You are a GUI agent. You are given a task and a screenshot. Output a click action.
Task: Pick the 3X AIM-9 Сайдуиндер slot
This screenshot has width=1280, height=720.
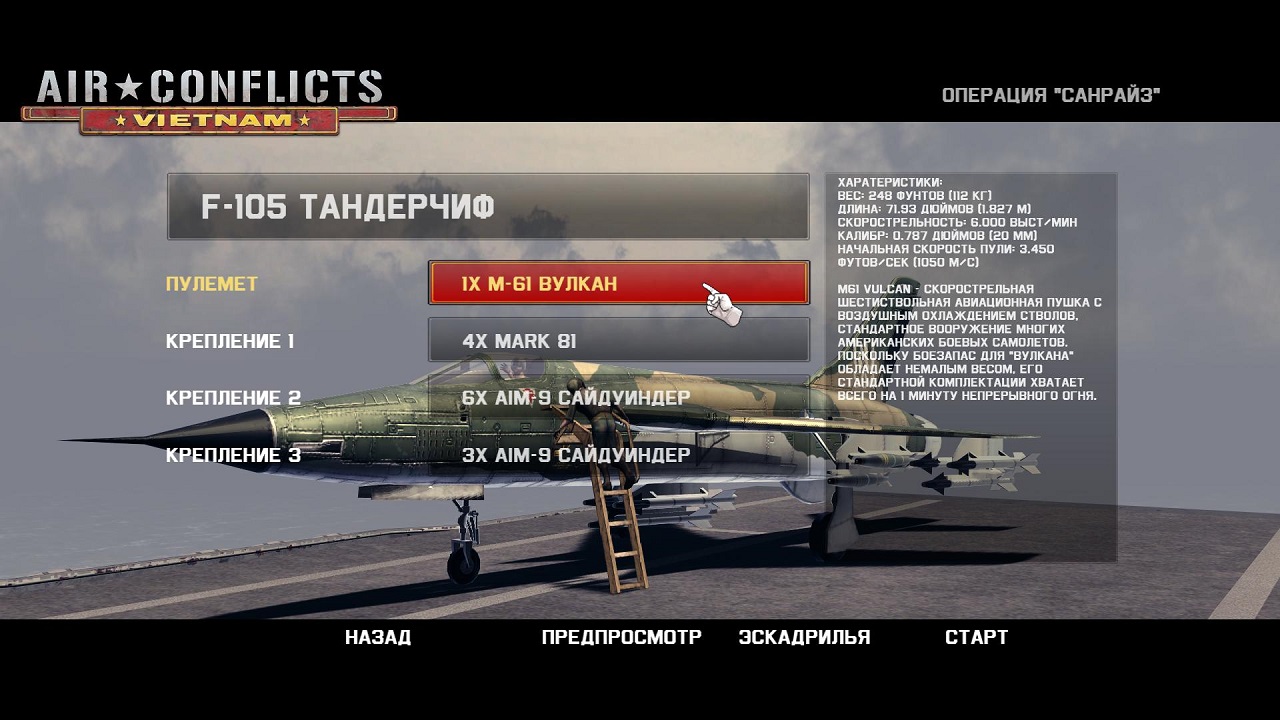click(618, 455)
